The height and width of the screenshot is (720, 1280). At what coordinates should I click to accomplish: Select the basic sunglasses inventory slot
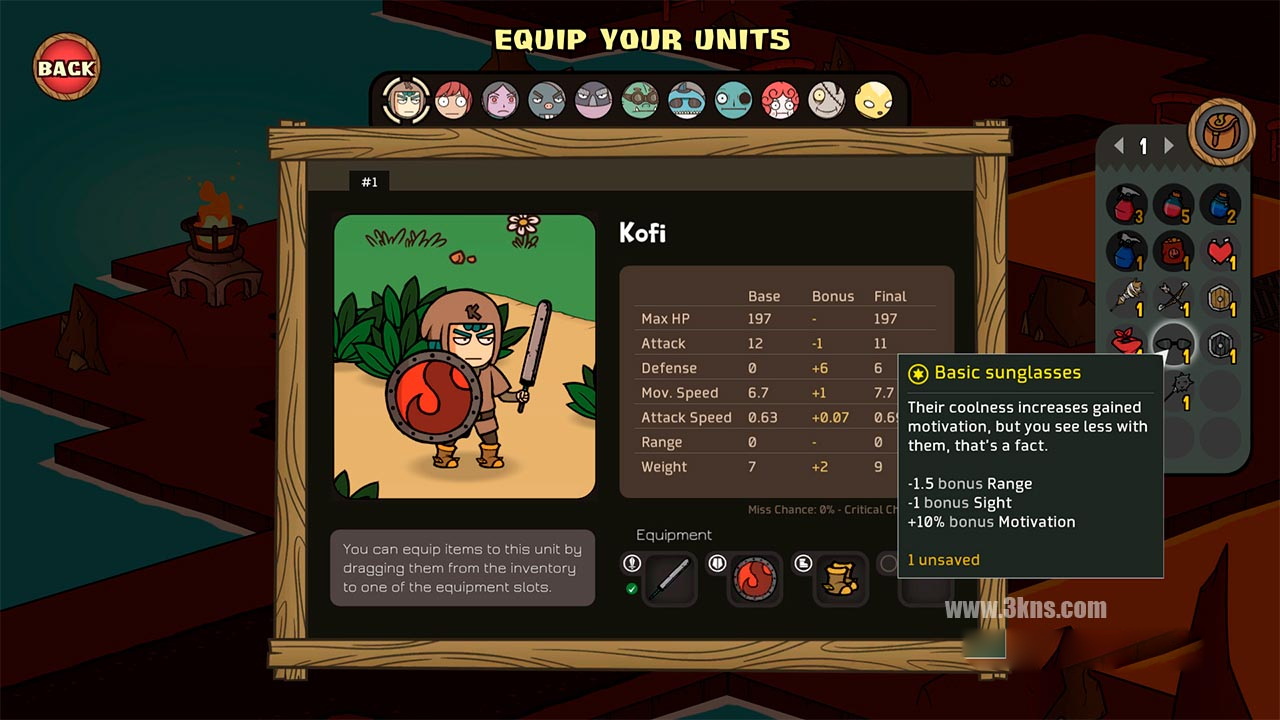1173,343
